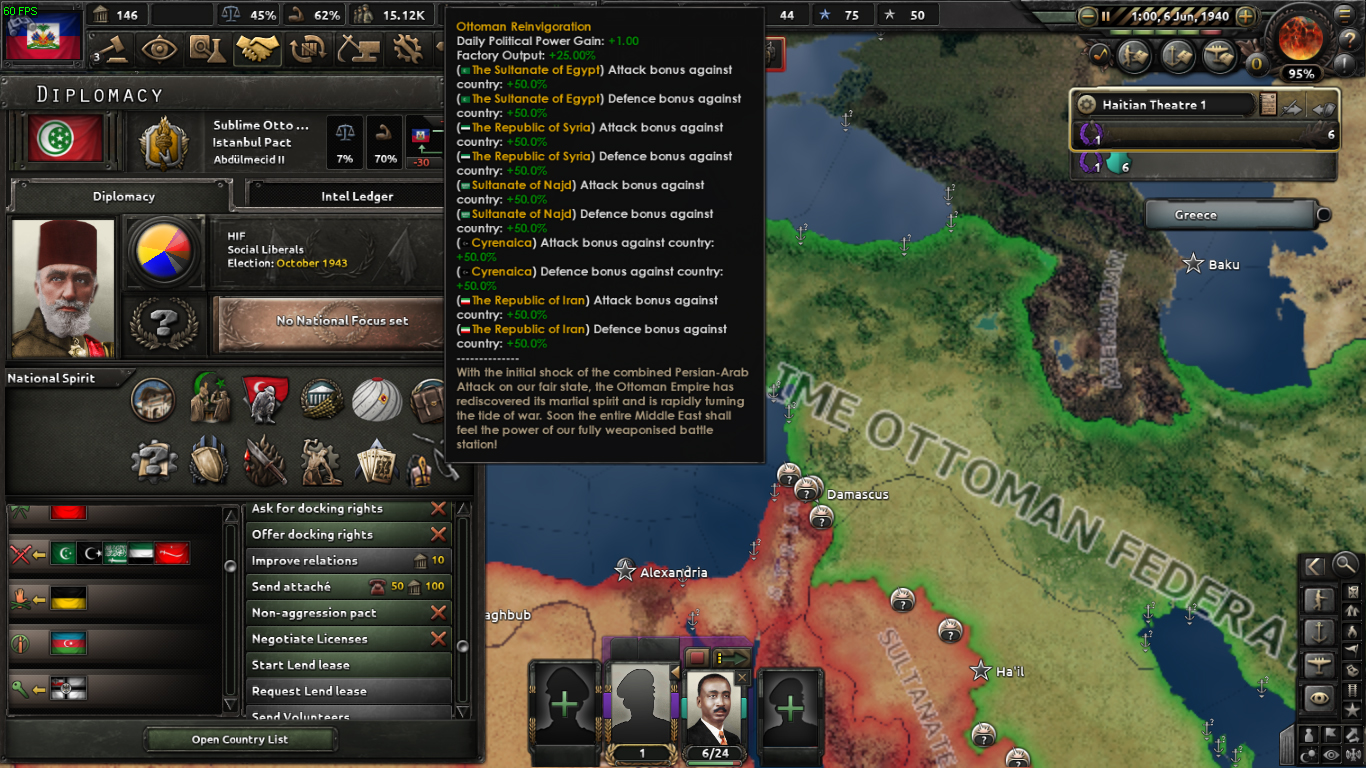
Task: Pause the game with the pause button
Action: [1106, 16]
